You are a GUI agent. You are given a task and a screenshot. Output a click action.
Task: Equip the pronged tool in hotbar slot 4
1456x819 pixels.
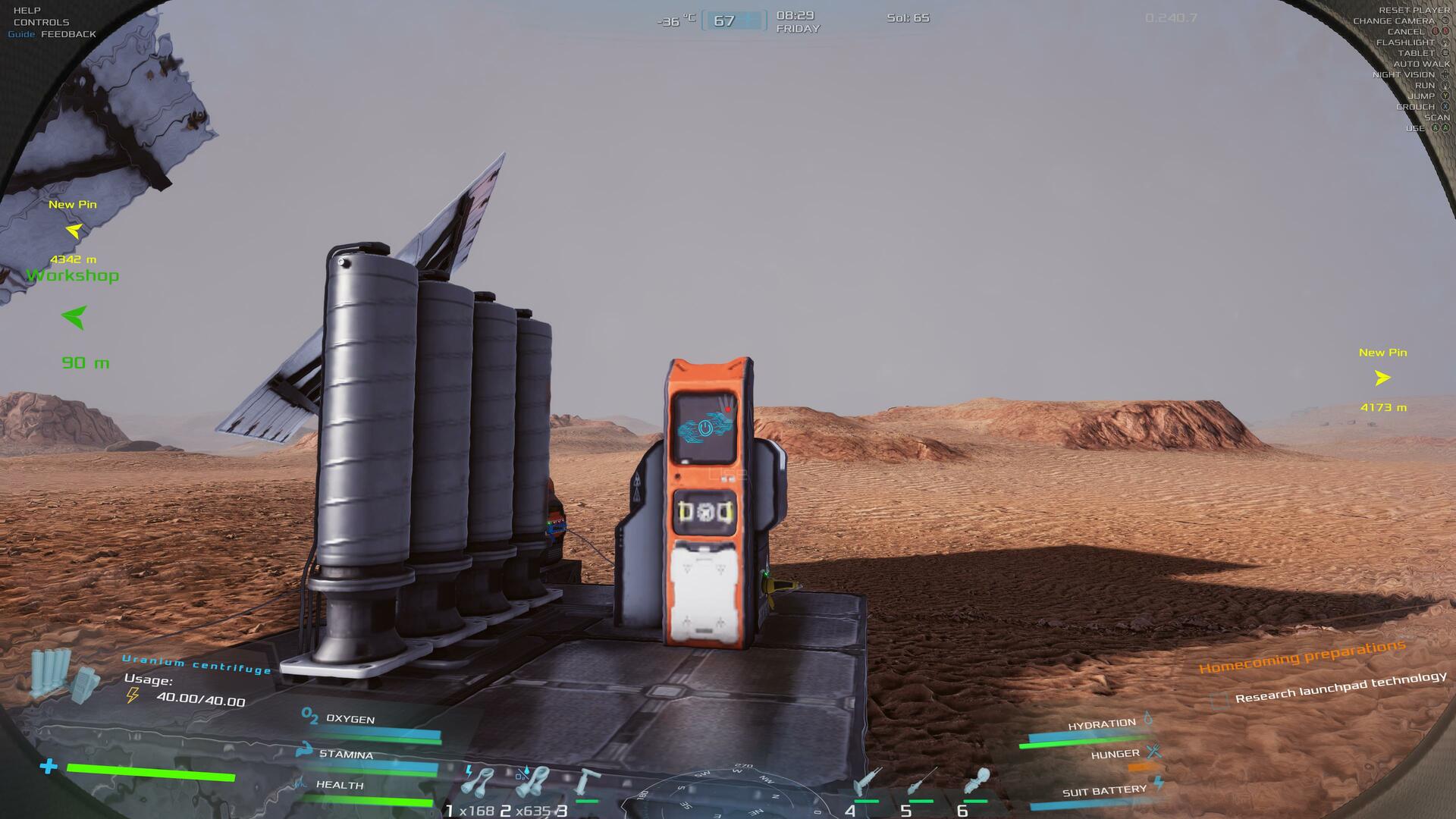point(864,782)
